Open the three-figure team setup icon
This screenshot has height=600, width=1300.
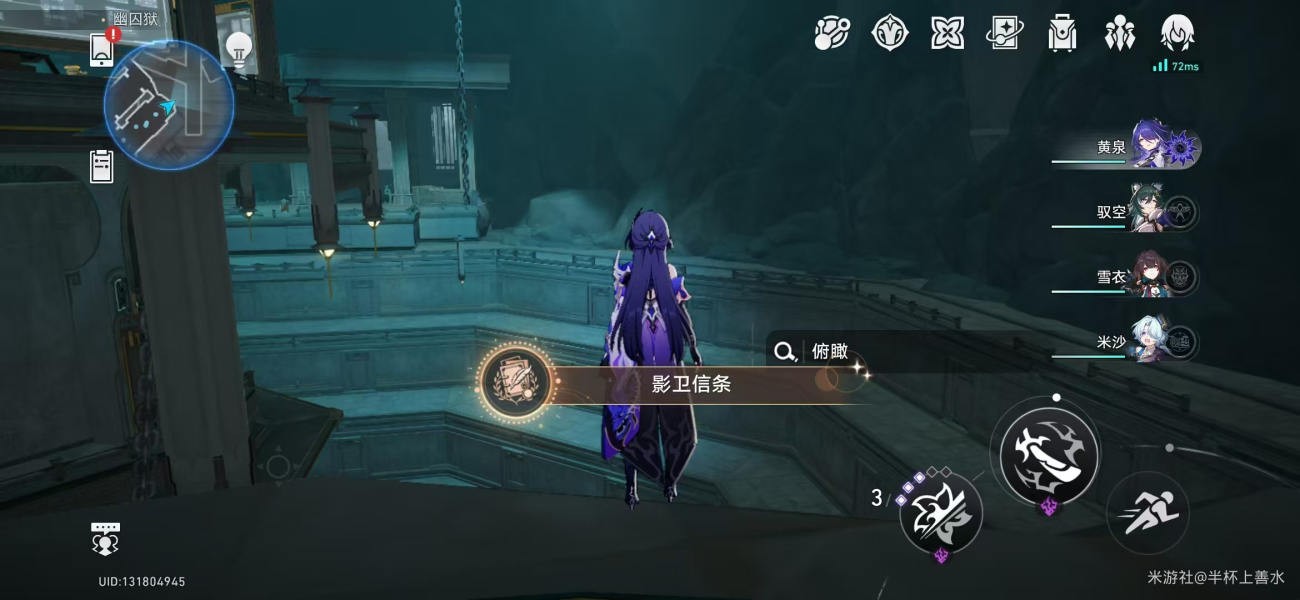pos(1119,33)
